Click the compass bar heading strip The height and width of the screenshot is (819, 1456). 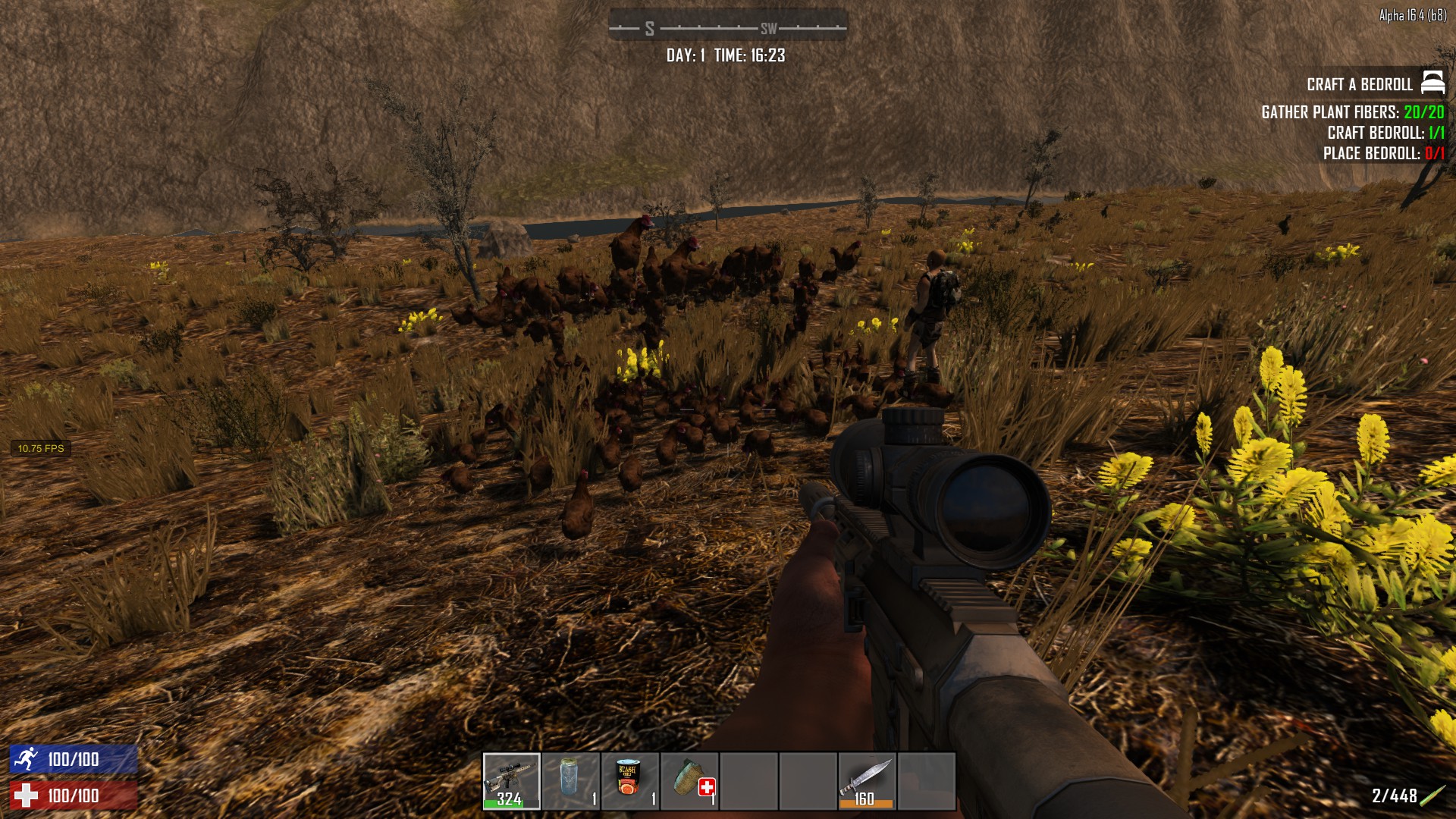728,28
